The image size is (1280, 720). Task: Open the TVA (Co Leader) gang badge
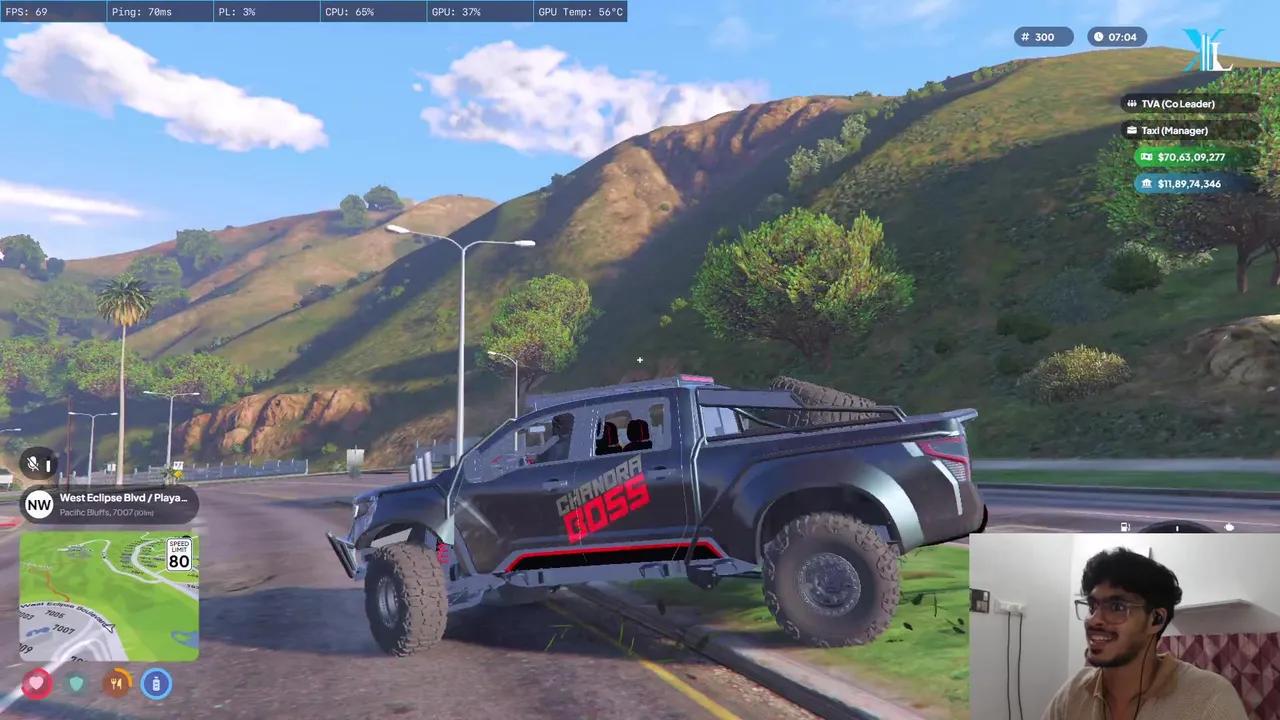1180,104
